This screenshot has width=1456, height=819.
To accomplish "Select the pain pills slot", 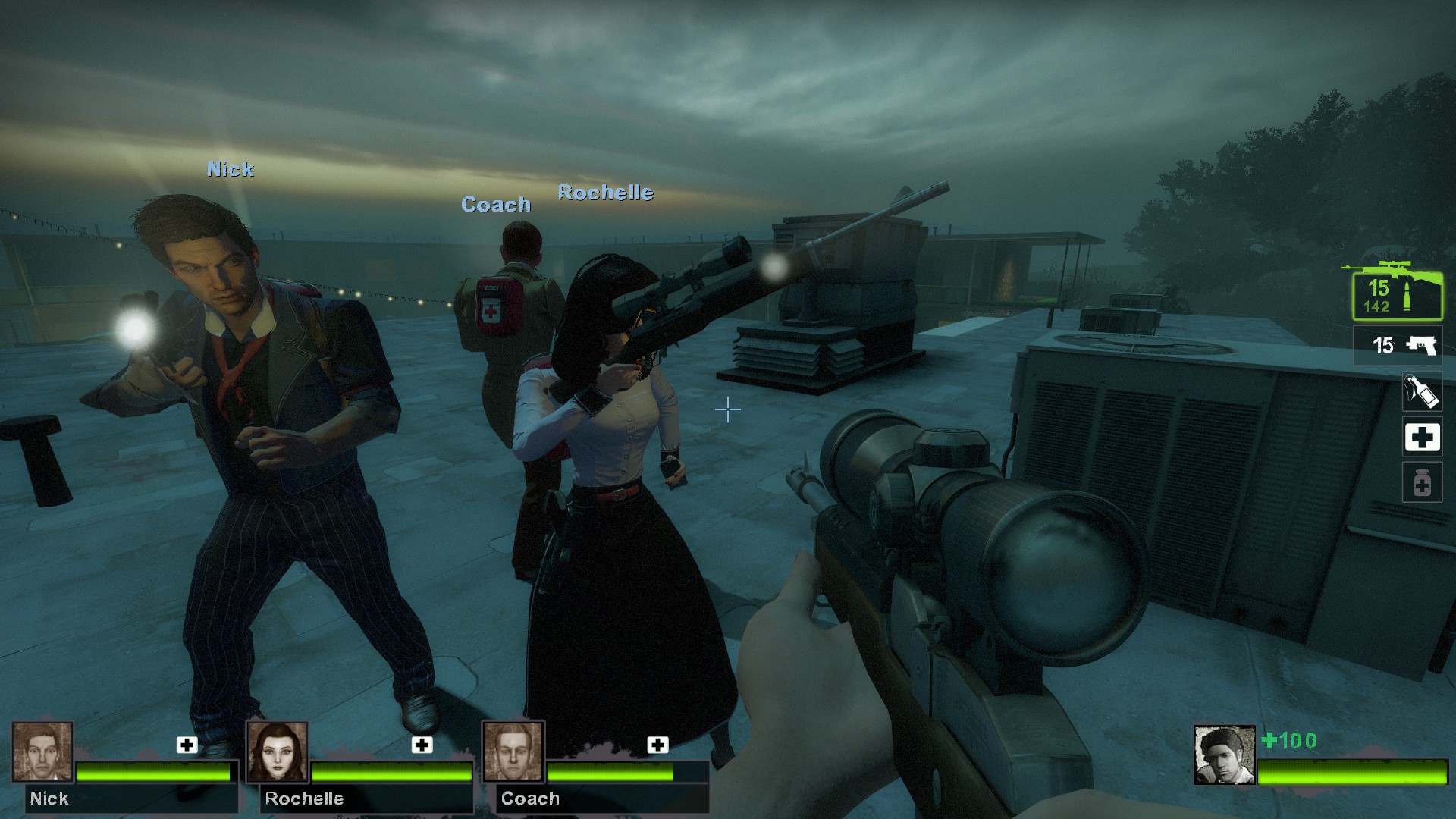I will [1422, 483].
